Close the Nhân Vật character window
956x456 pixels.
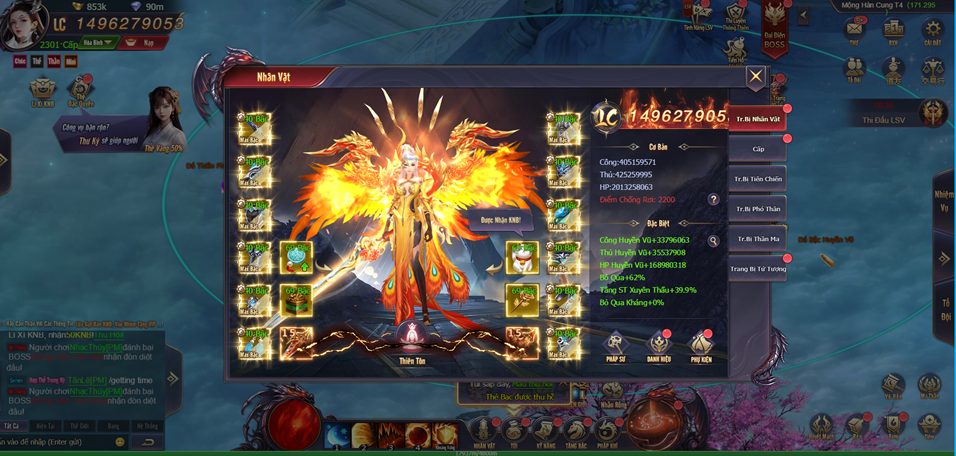click(756, 76)
